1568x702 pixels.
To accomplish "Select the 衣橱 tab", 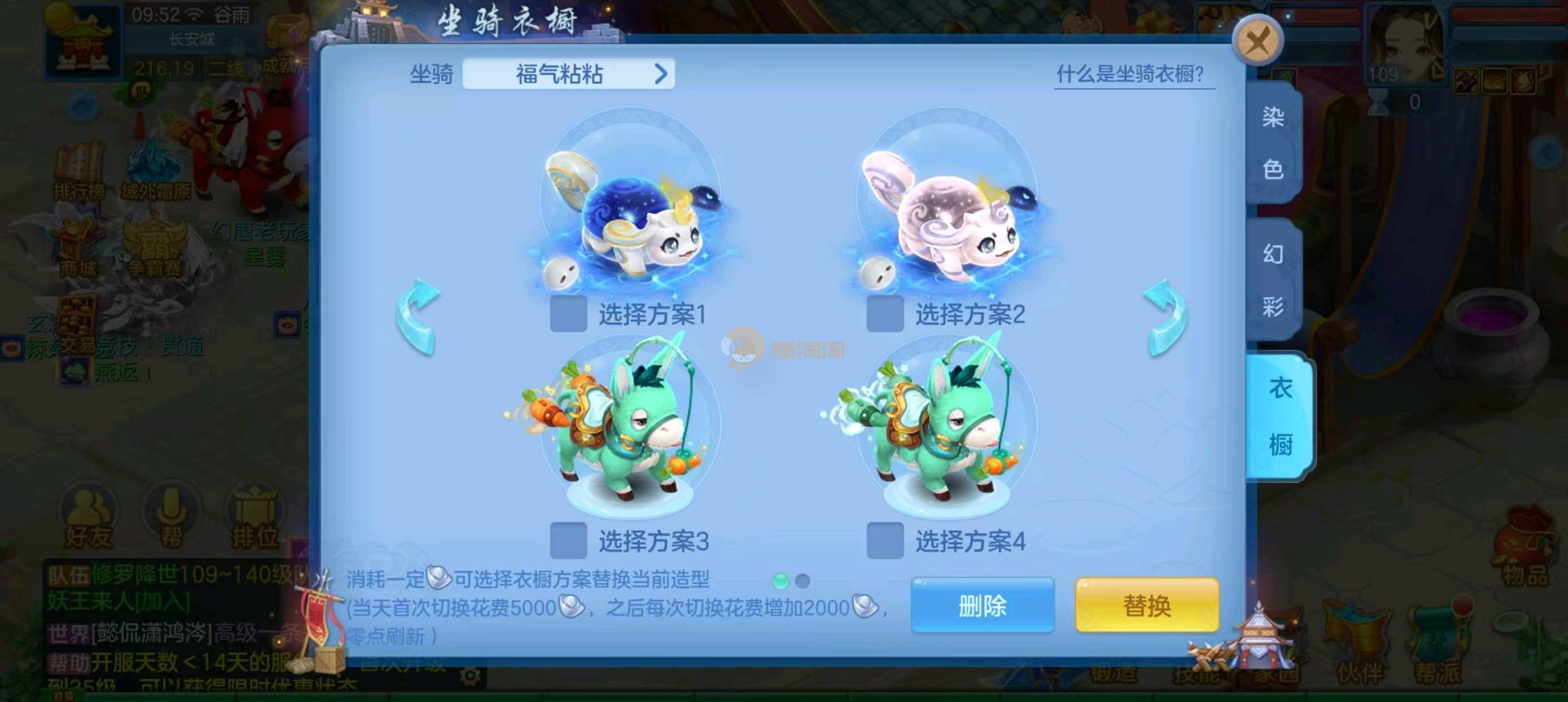I will (x=1280, y=416).
